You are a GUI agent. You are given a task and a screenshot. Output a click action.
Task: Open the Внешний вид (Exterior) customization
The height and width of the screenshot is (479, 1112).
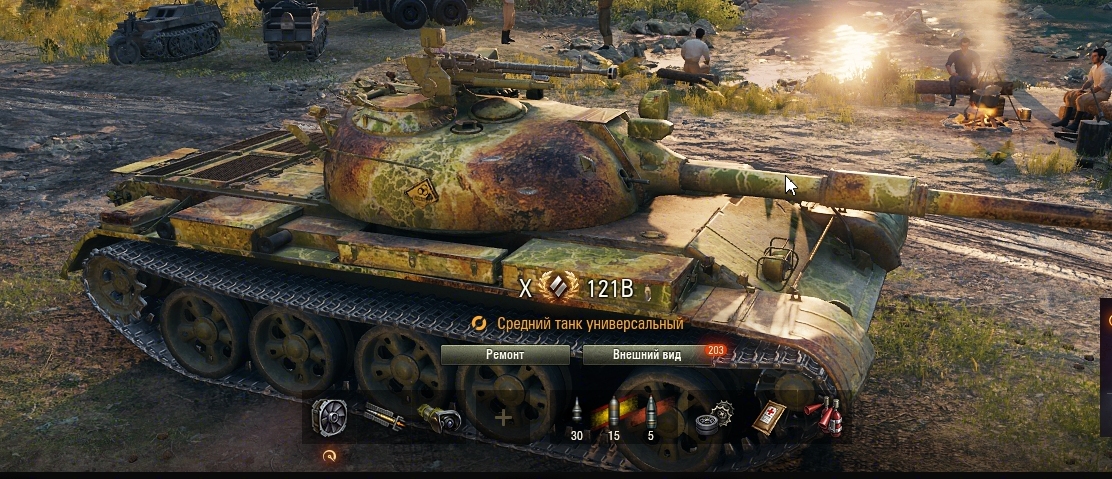(647, 355)
